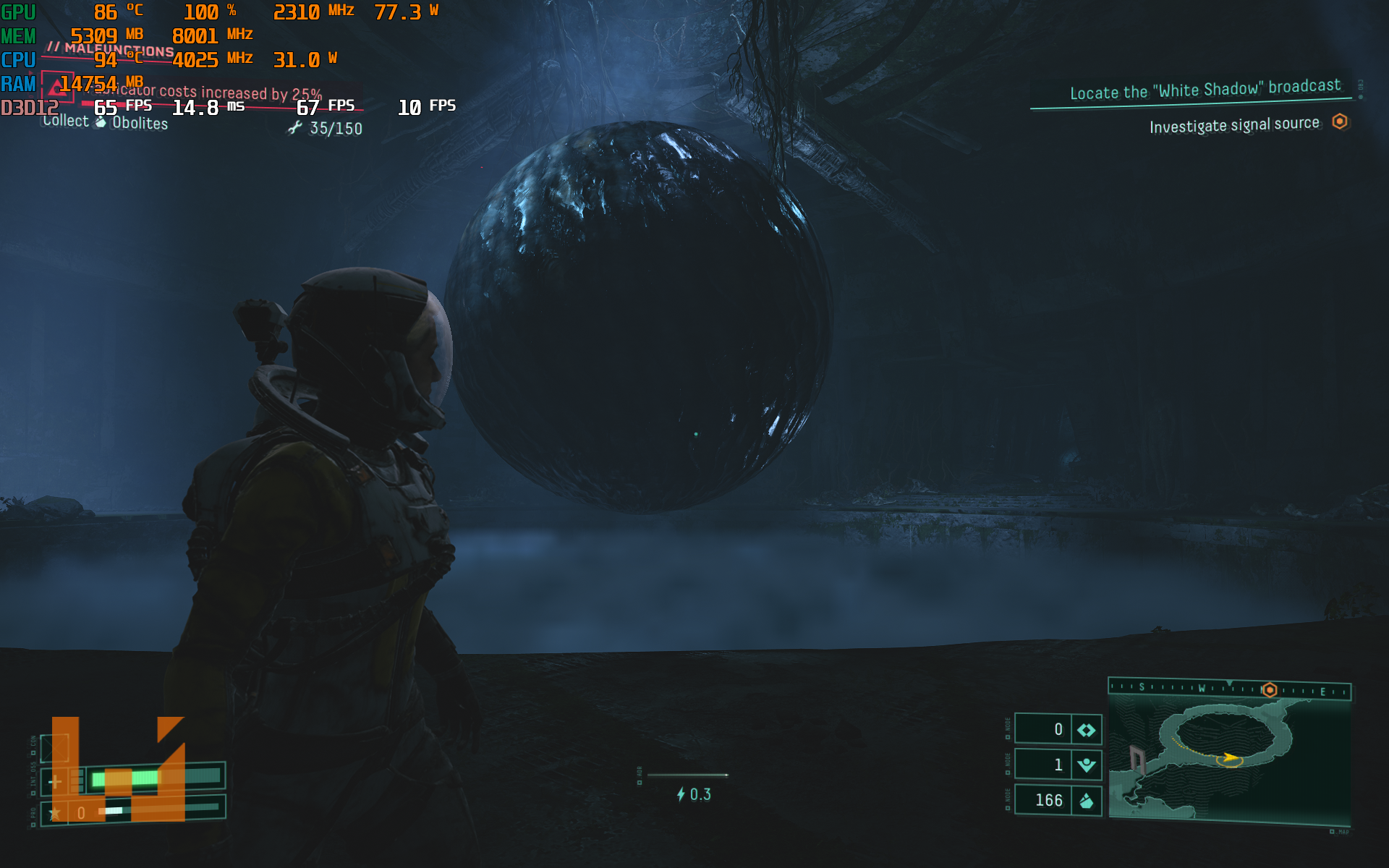Select the empty consumable slot box

tap(55, 748)
